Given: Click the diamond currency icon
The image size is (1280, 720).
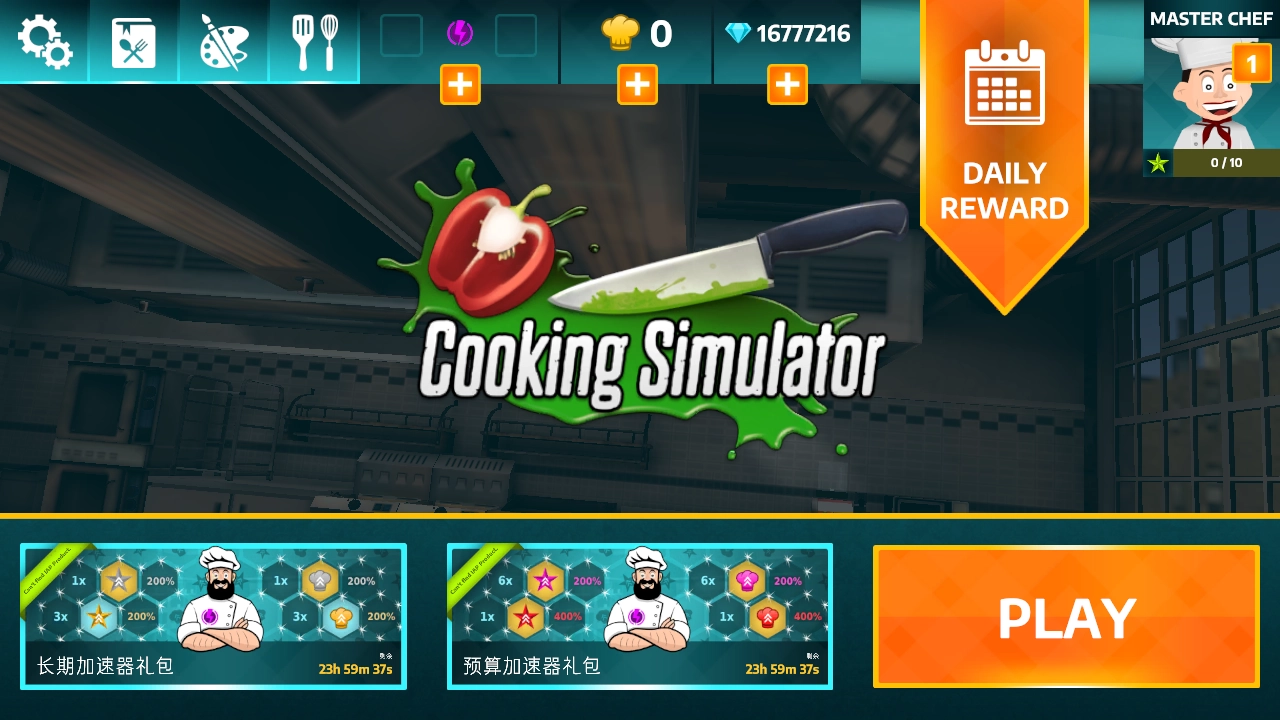Looking at the screenshot, I should tap(737, 33).
